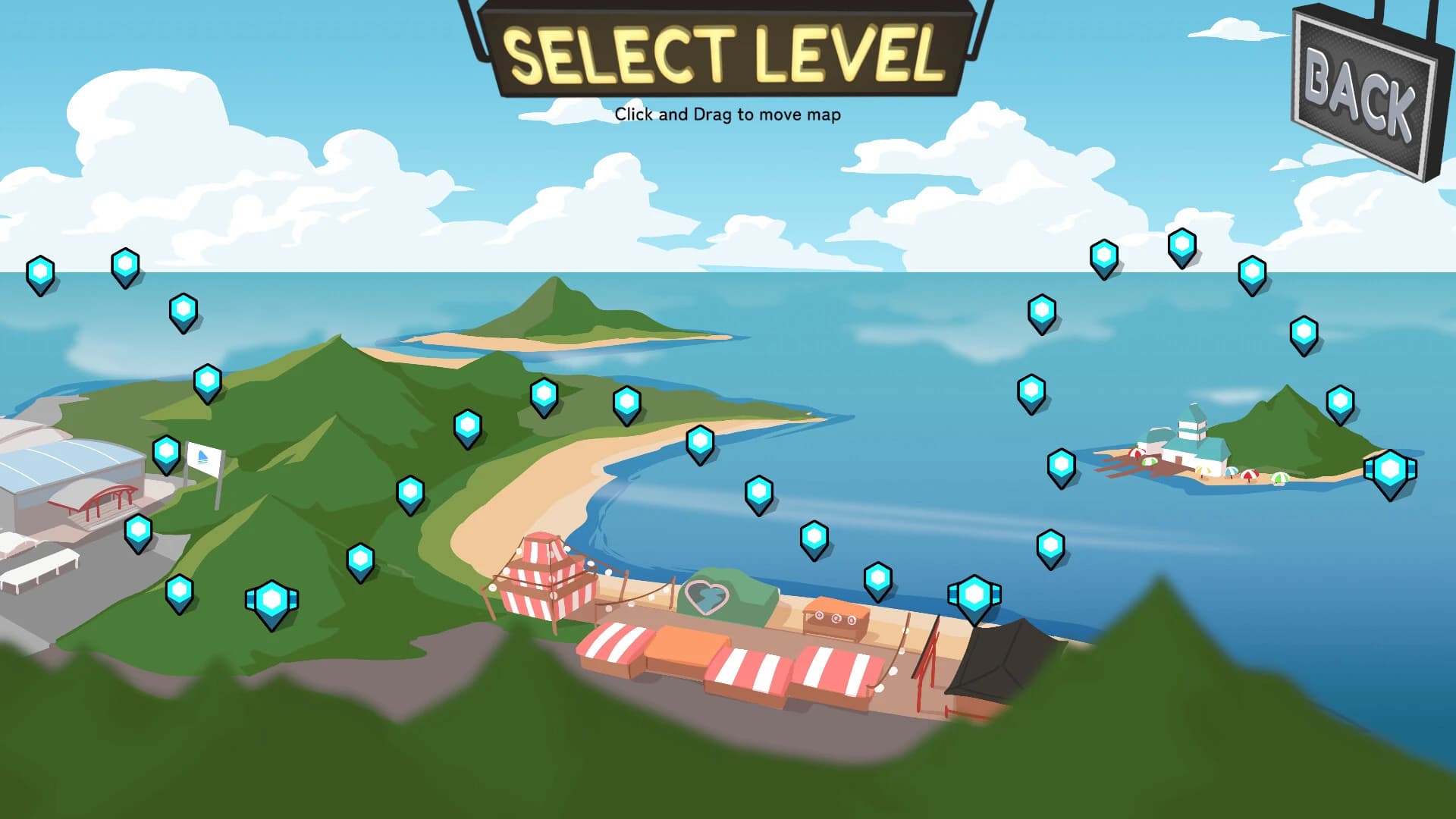Click the BACK button
The height and width of the screenshot is (819, 1456).
tap(1365, 87)
